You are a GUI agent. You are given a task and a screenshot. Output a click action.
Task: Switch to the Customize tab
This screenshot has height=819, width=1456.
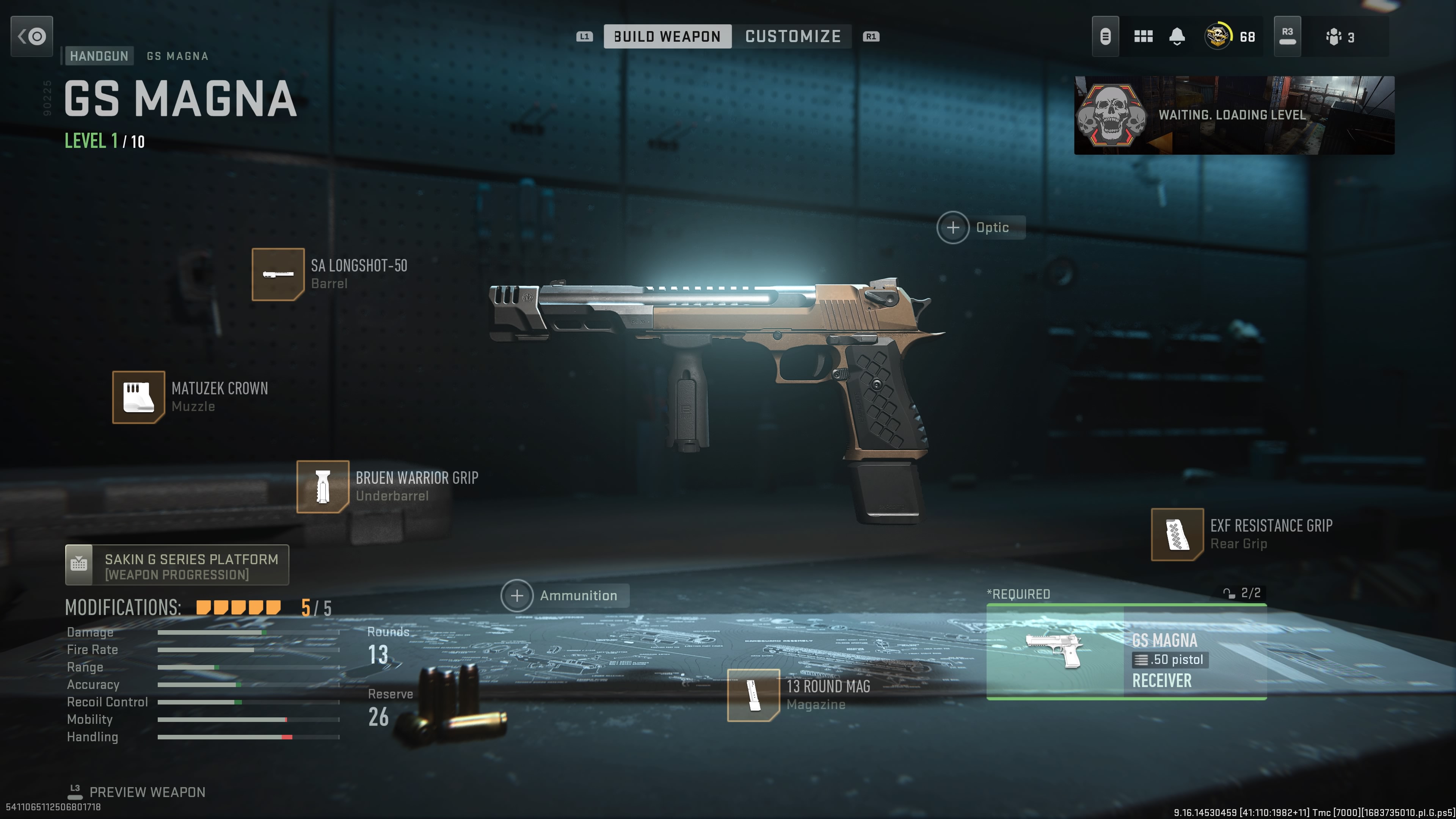tap(793, 36)
